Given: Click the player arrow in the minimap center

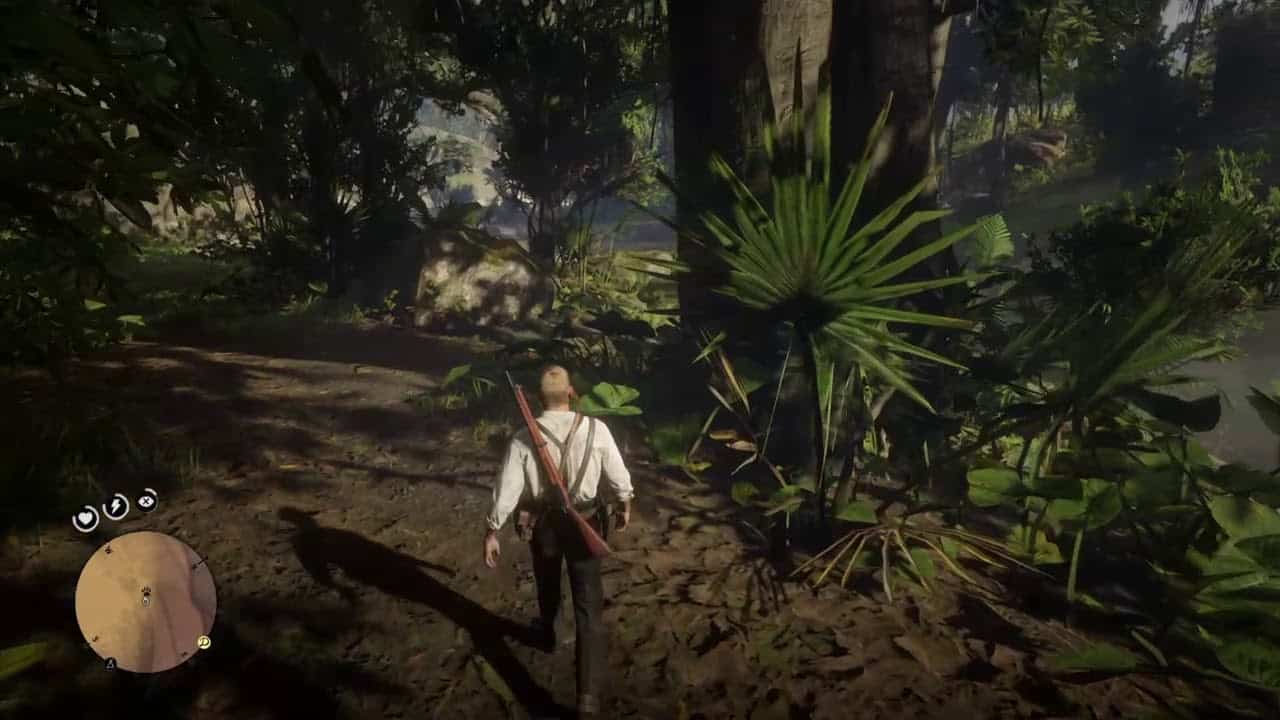Looking at the screenshot, I should coord(145,596).
